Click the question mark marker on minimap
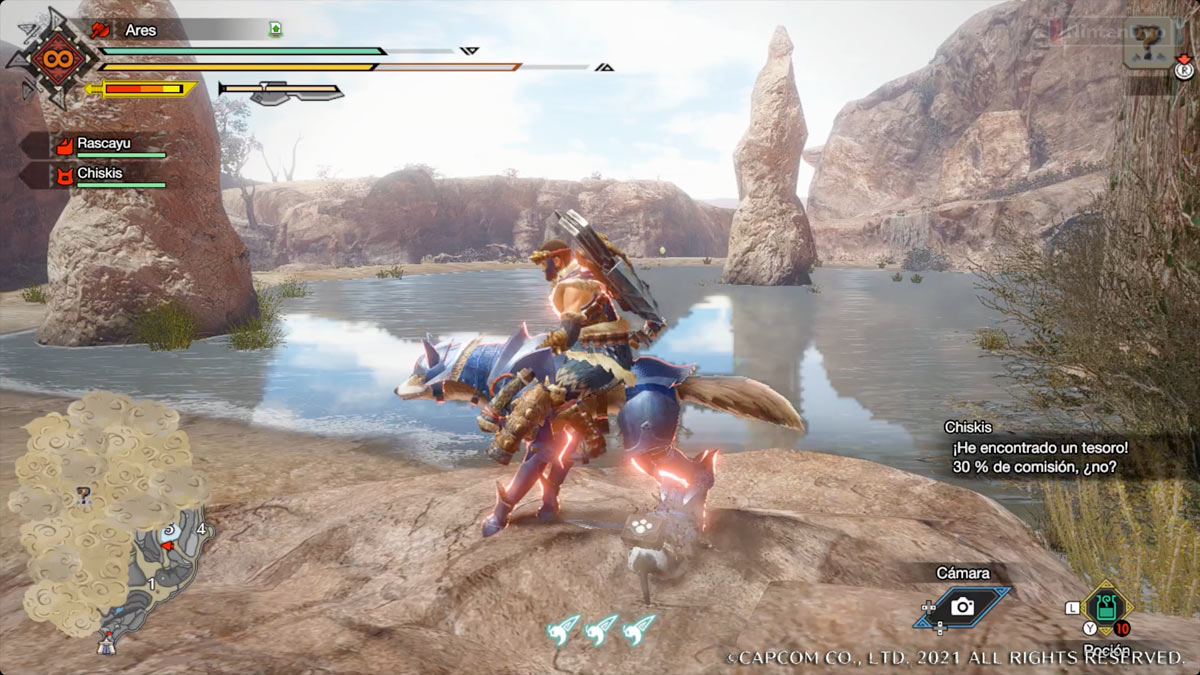The height and width of the screenshot is (675, 1200). tap(85, 493)
